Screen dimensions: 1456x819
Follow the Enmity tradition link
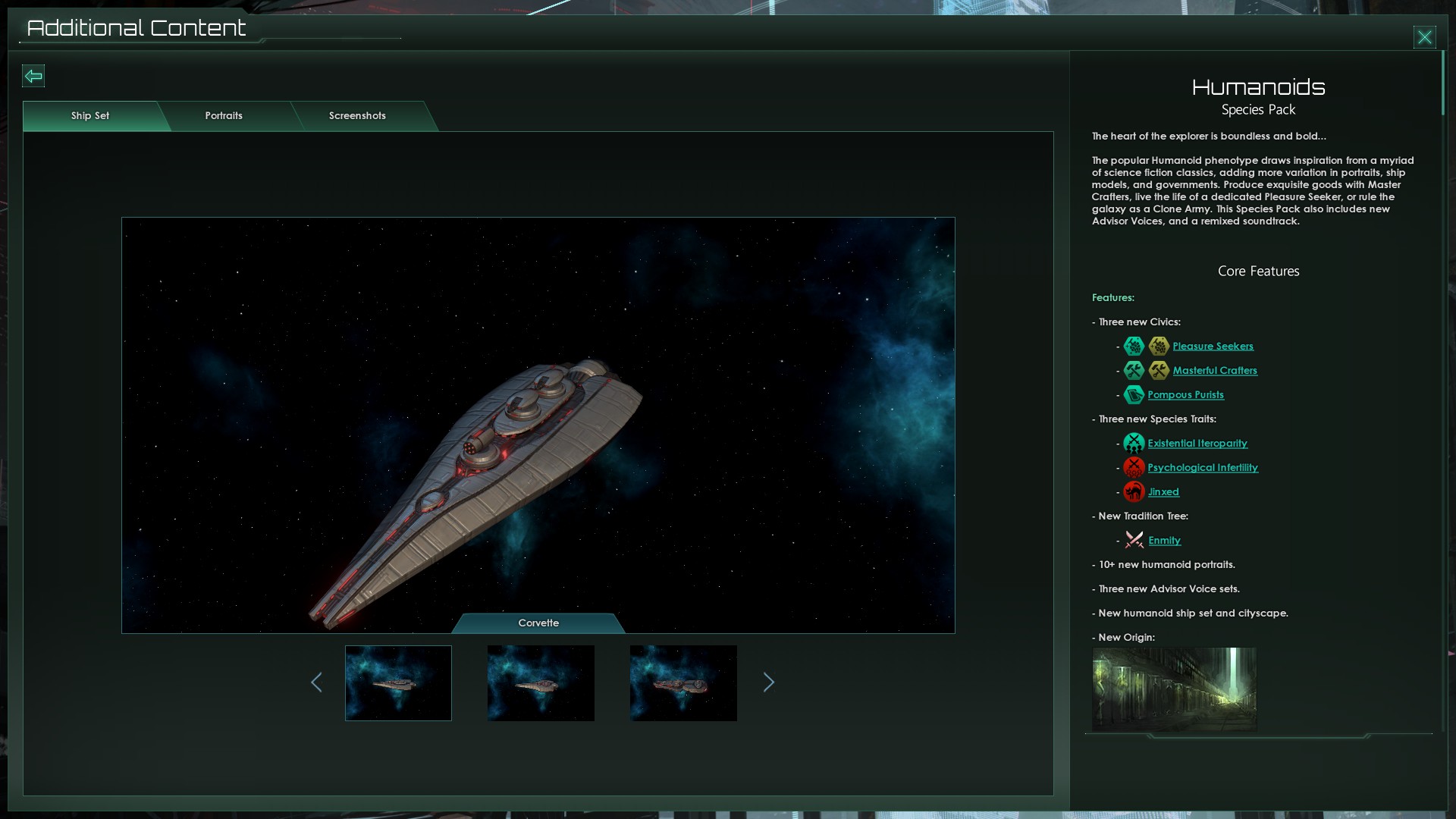(1166, 540)
